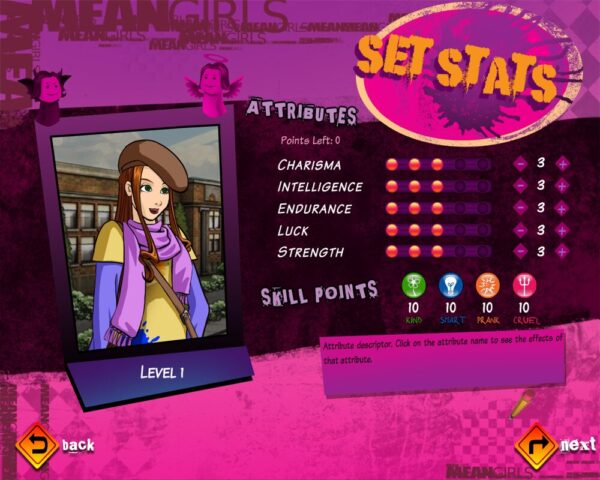Decrease Charisma with its minus button
The width and height of the screenshot is (600, 480).
click(520, 164)
